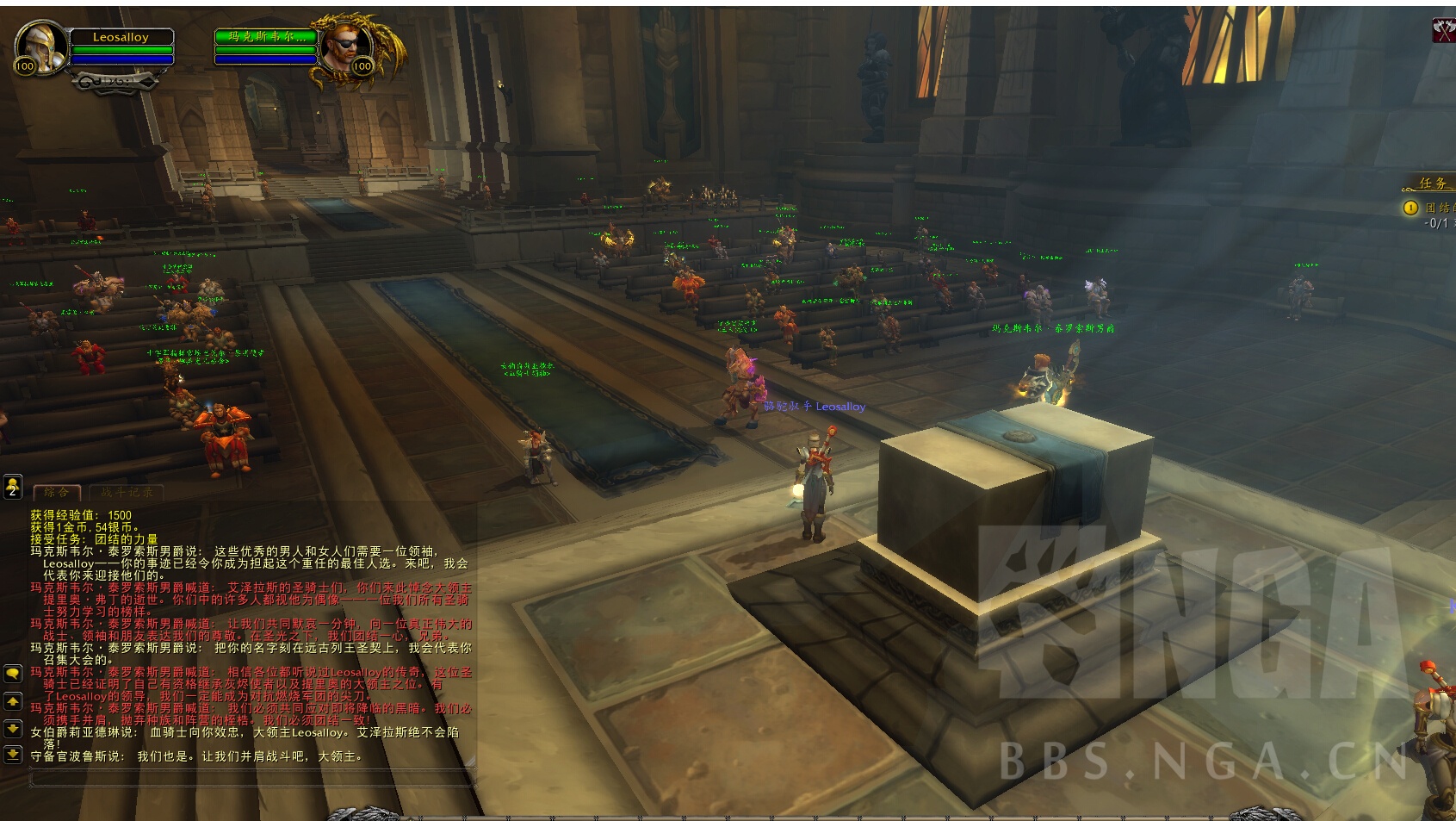Image resolution: width=1456 pixels, height=821 pixels.
Task: Click the chat scroll-down arrow button
Action: [12, 728]
